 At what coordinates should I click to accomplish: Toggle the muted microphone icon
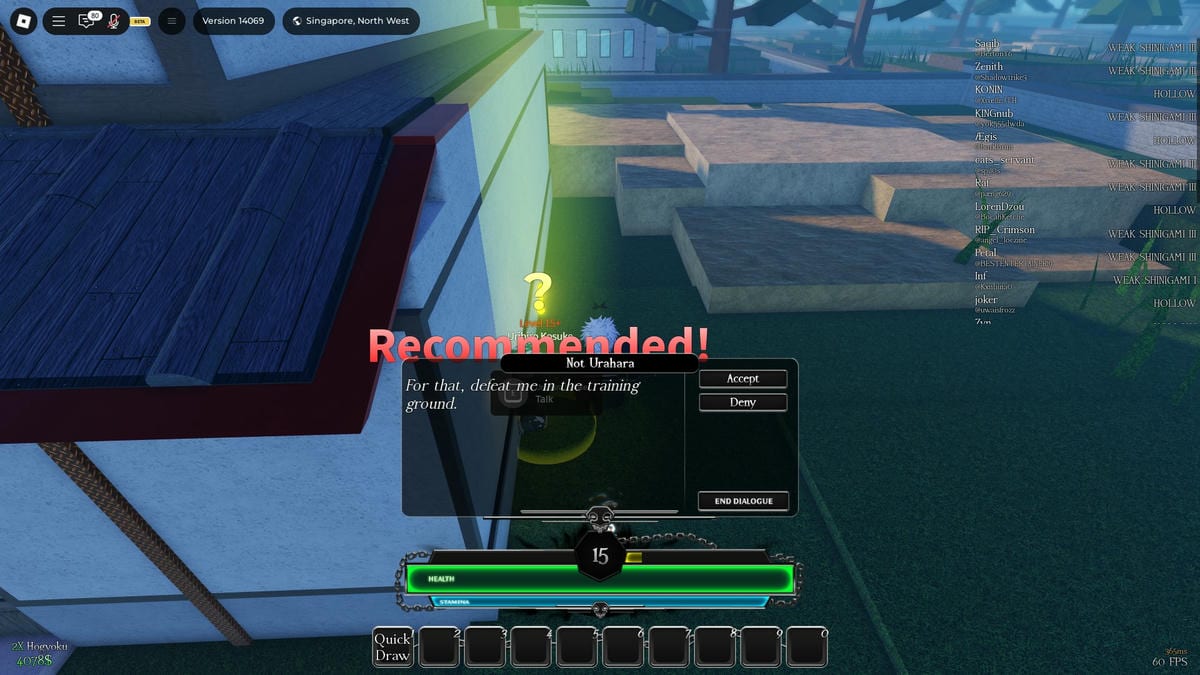tap(114, 21)
